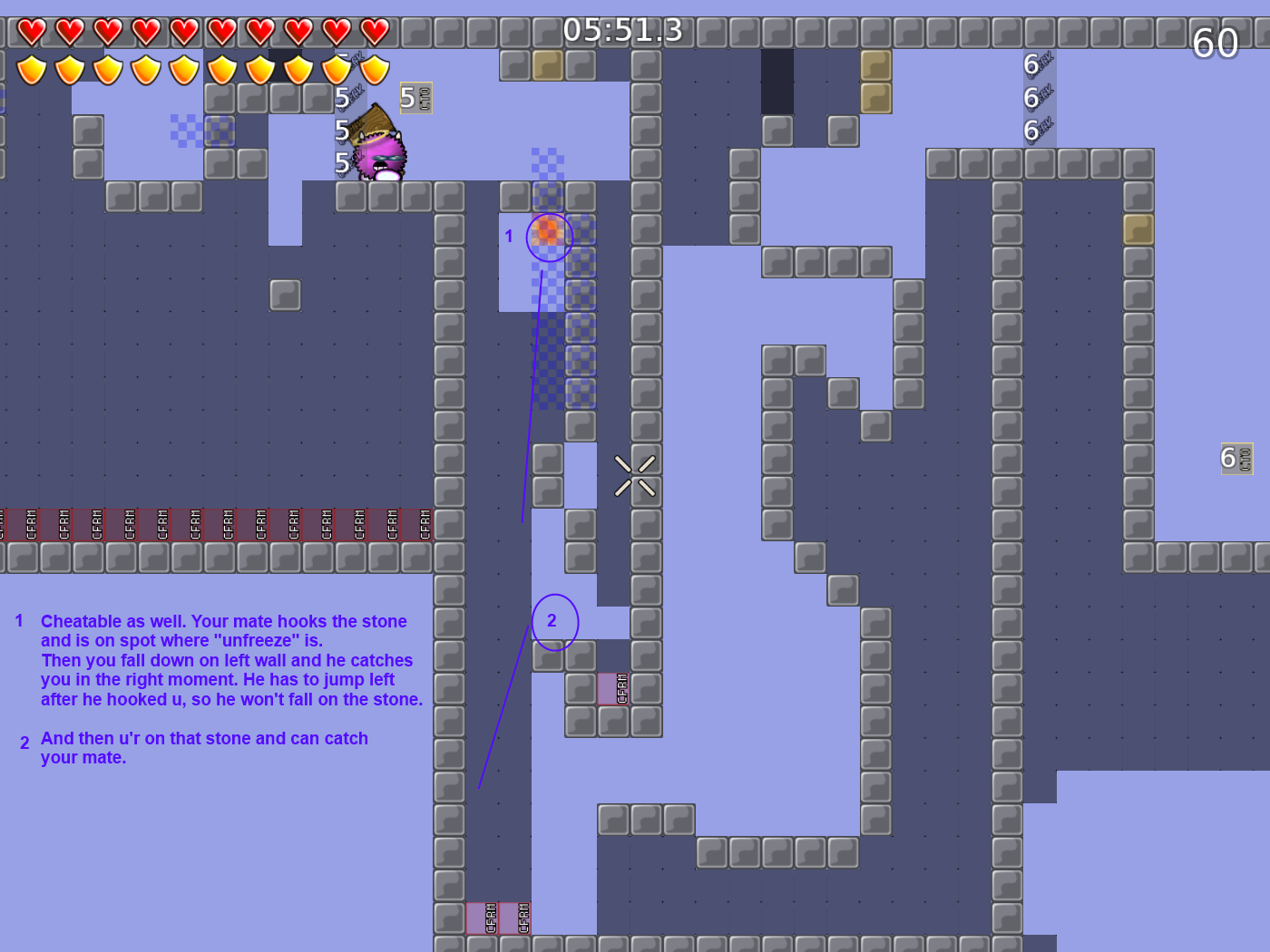
Task: Expand annotation circle labeled 1
Action: pyautogui.click(x=550, y=237)
